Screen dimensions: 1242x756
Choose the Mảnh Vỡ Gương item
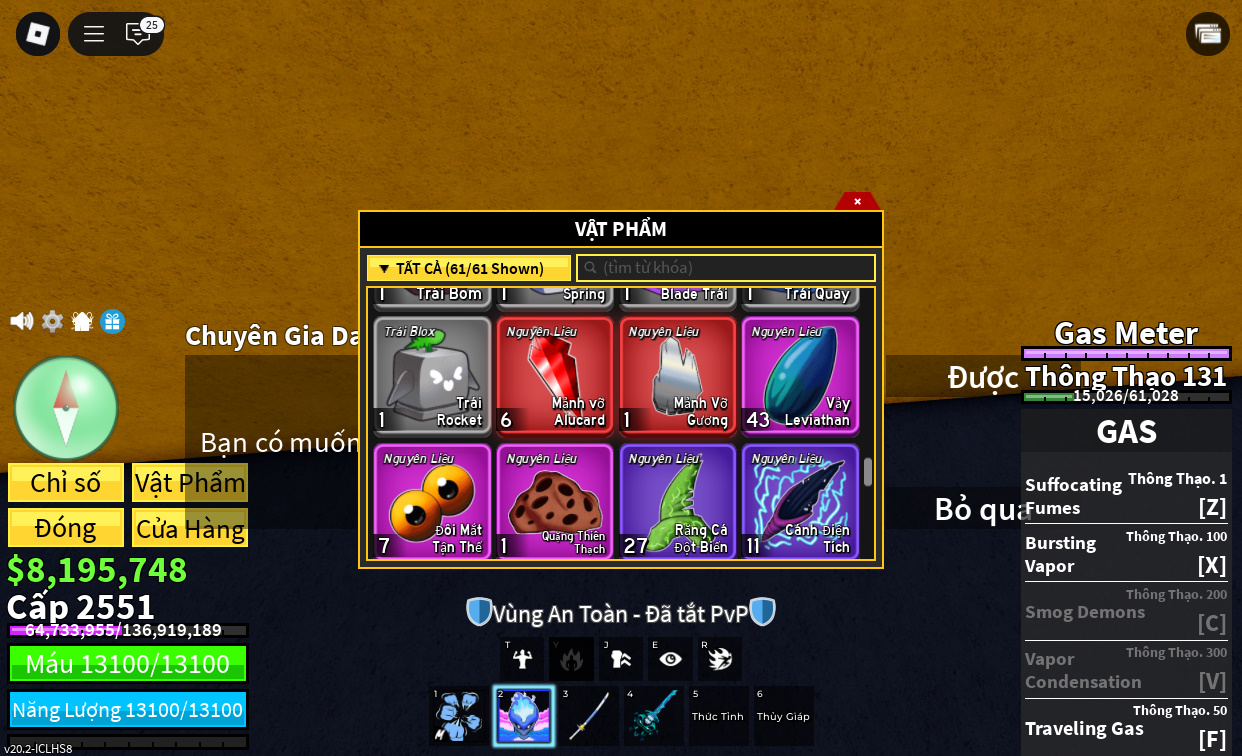pos(677,375)
